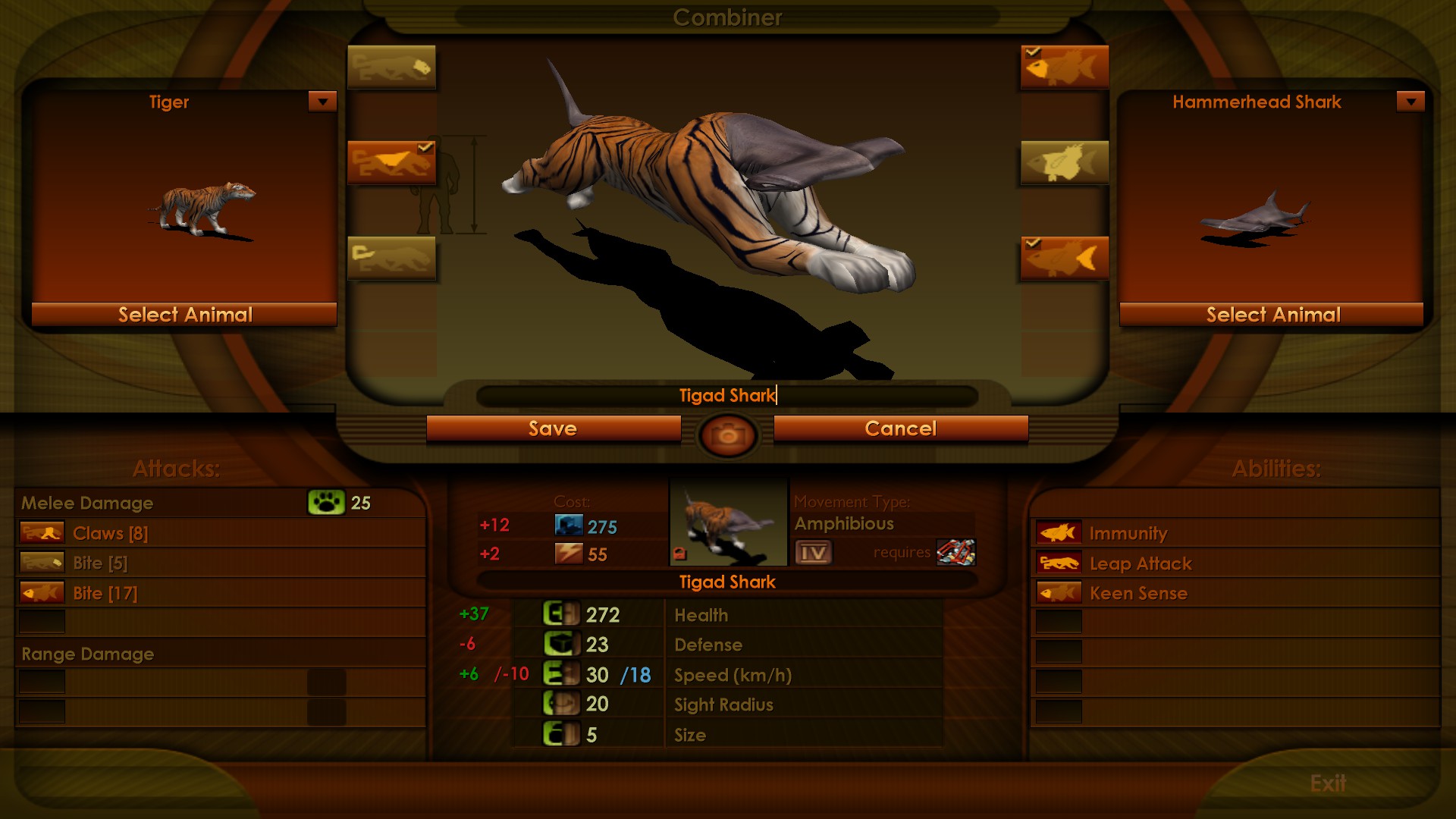Select the tiger front legs body part
This screenshot has height=819, width=1456.
tap(391, 67)
